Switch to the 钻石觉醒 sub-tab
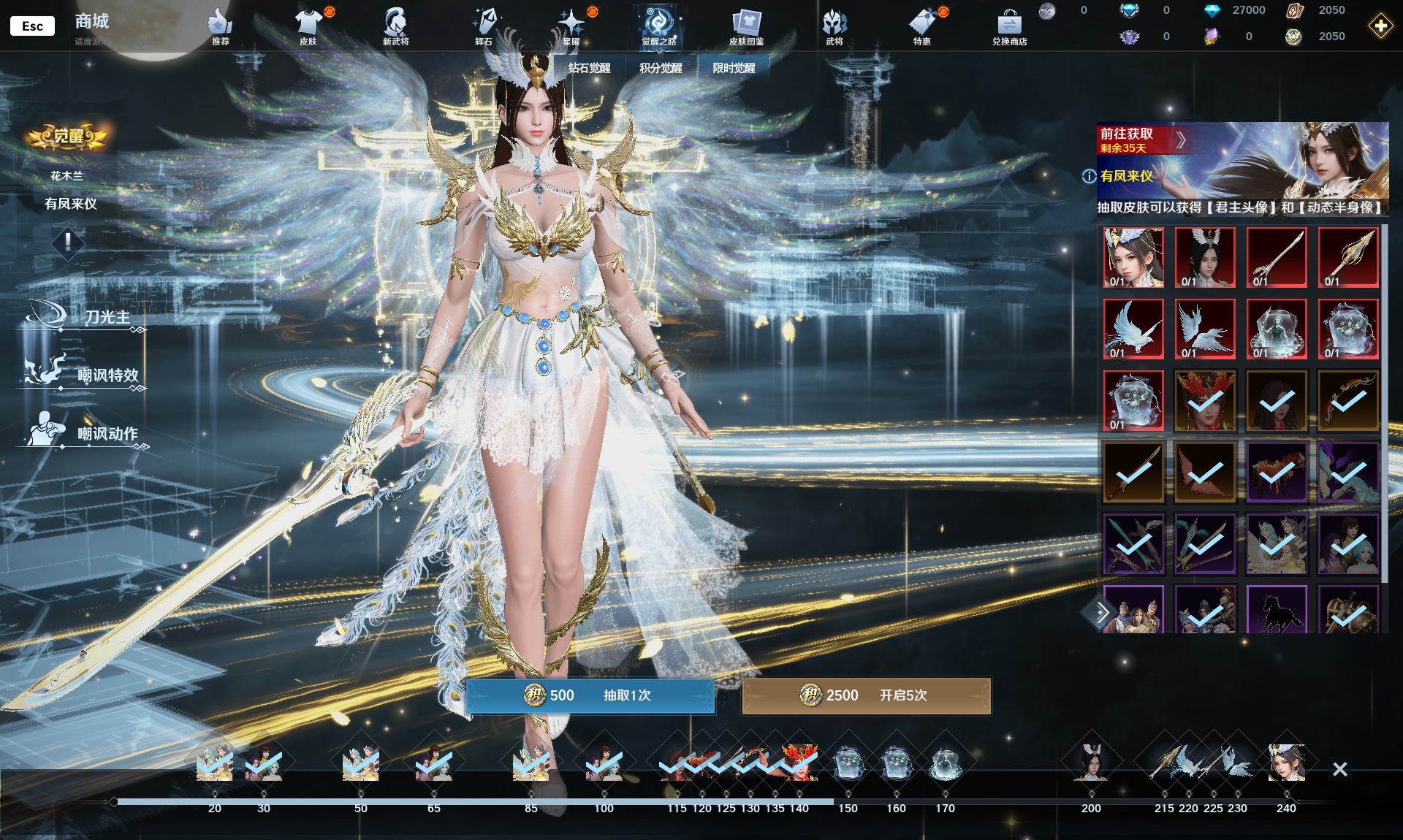Viewport: 1403px width, 840px height. pyautogui.click(x=589, y=68)
